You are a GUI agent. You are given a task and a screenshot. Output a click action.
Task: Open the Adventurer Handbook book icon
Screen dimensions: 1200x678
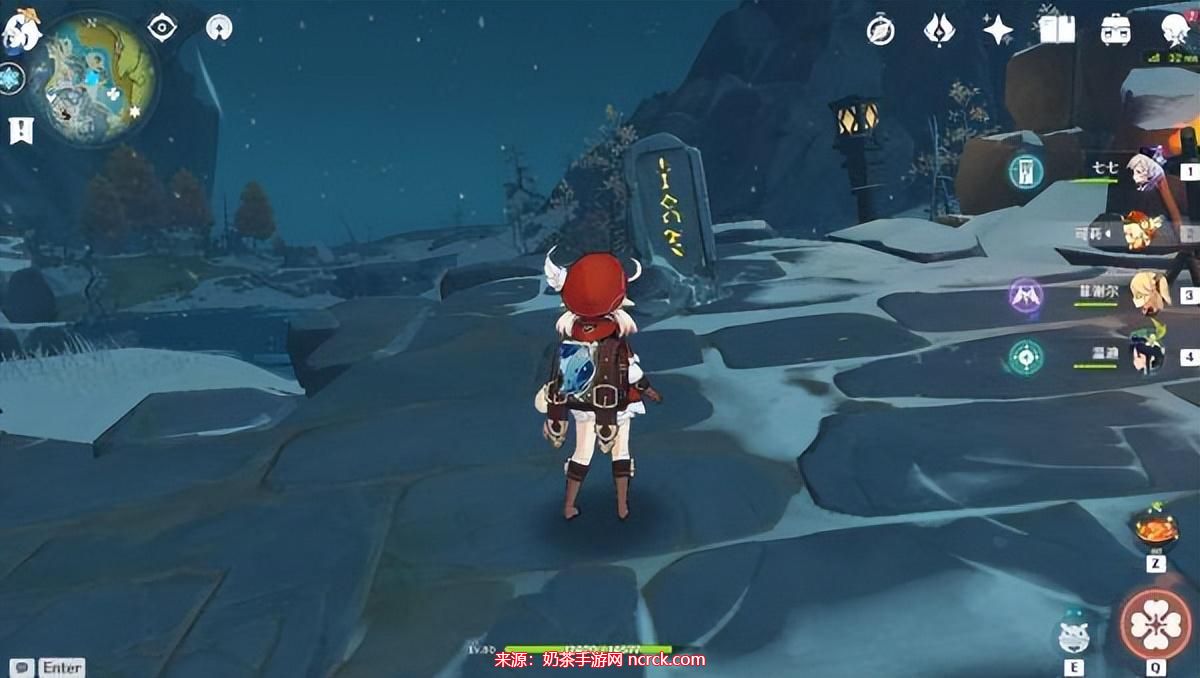point(1056,30)
